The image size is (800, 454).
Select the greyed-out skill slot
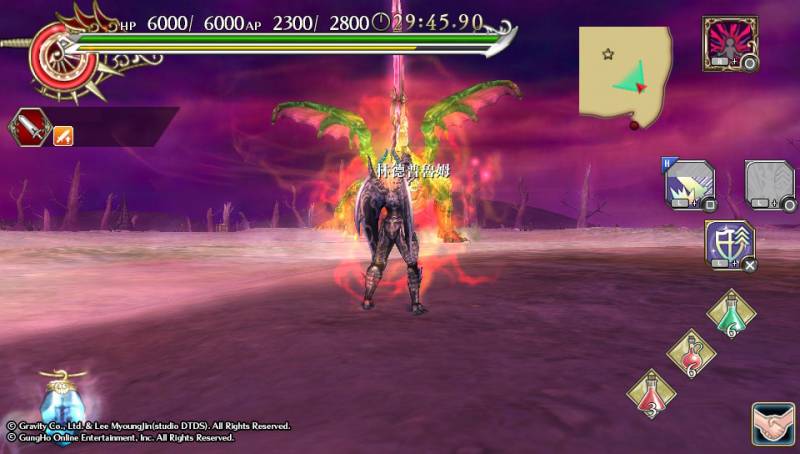tap(769, 185)
